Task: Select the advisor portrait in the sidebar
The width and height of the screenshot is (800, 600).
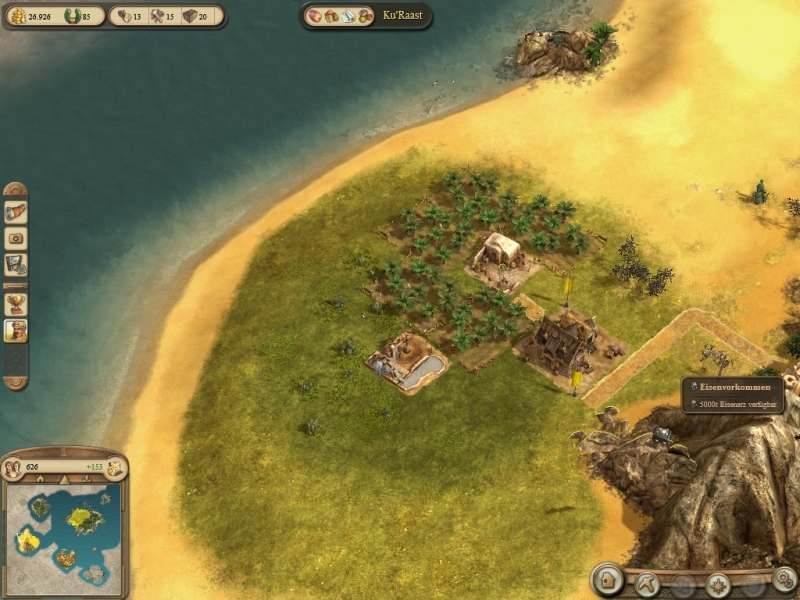Action: (x=16, y=330)
